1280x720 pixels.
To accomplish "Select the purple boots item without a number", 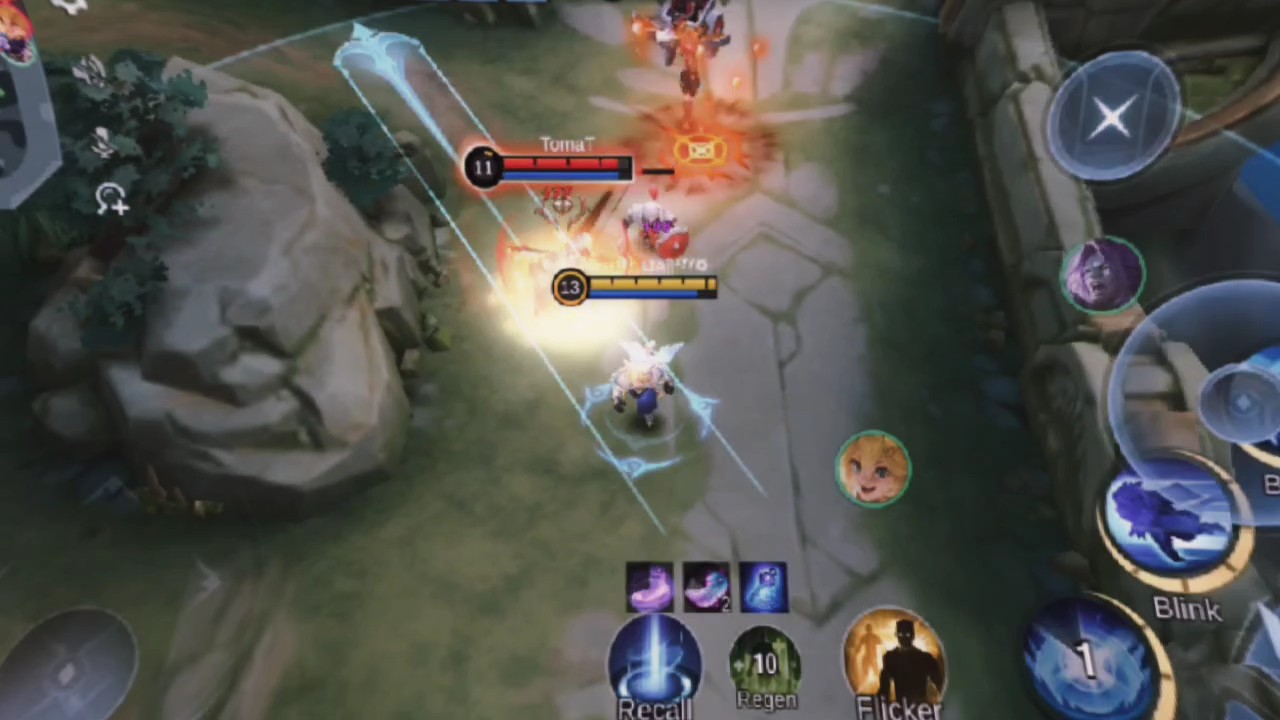I will pyautogui.click(x=650, y=587).
